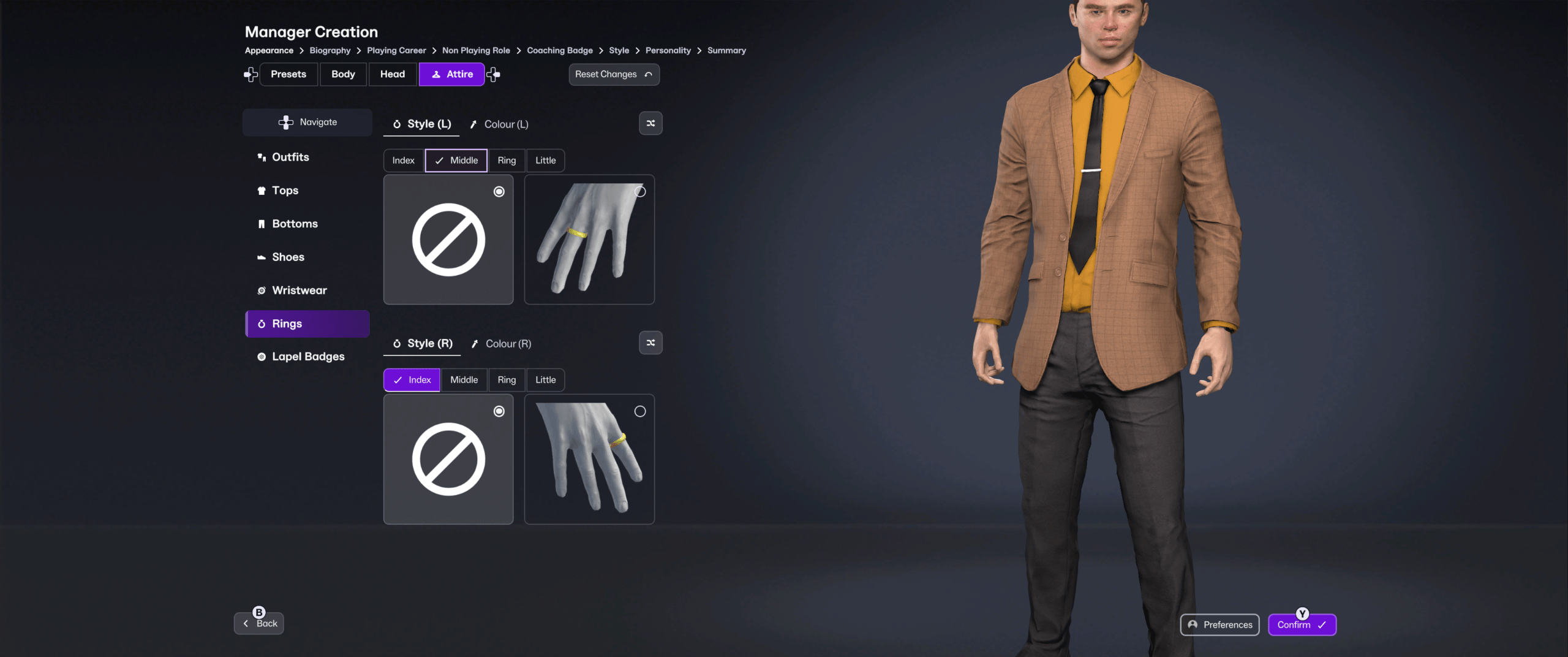Screen dimensions: 1568x657
Task: Open the Outfits category
Action: (290, 157)
